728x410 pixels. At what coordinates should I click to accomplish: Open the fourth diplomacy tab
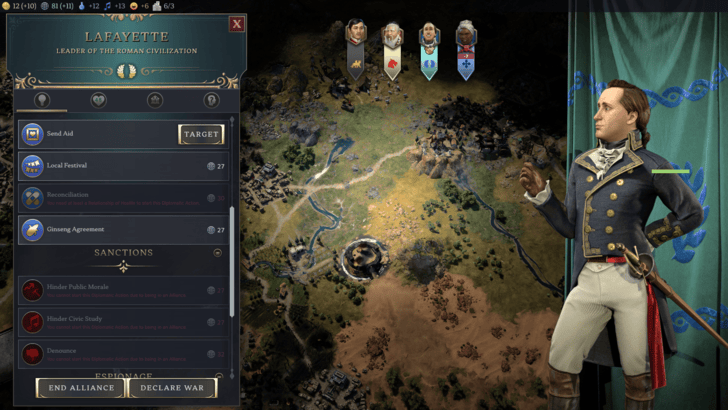pos(211,100)
